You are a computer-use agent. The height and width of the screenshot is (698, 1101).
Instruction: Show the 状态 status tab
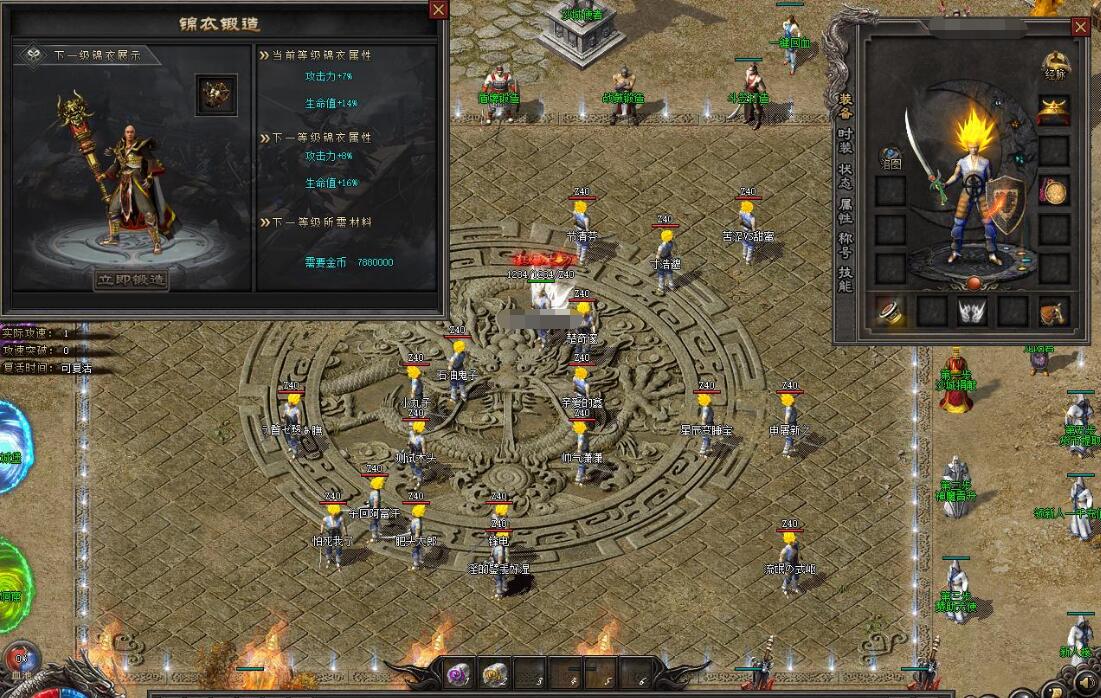pos(845,177)
